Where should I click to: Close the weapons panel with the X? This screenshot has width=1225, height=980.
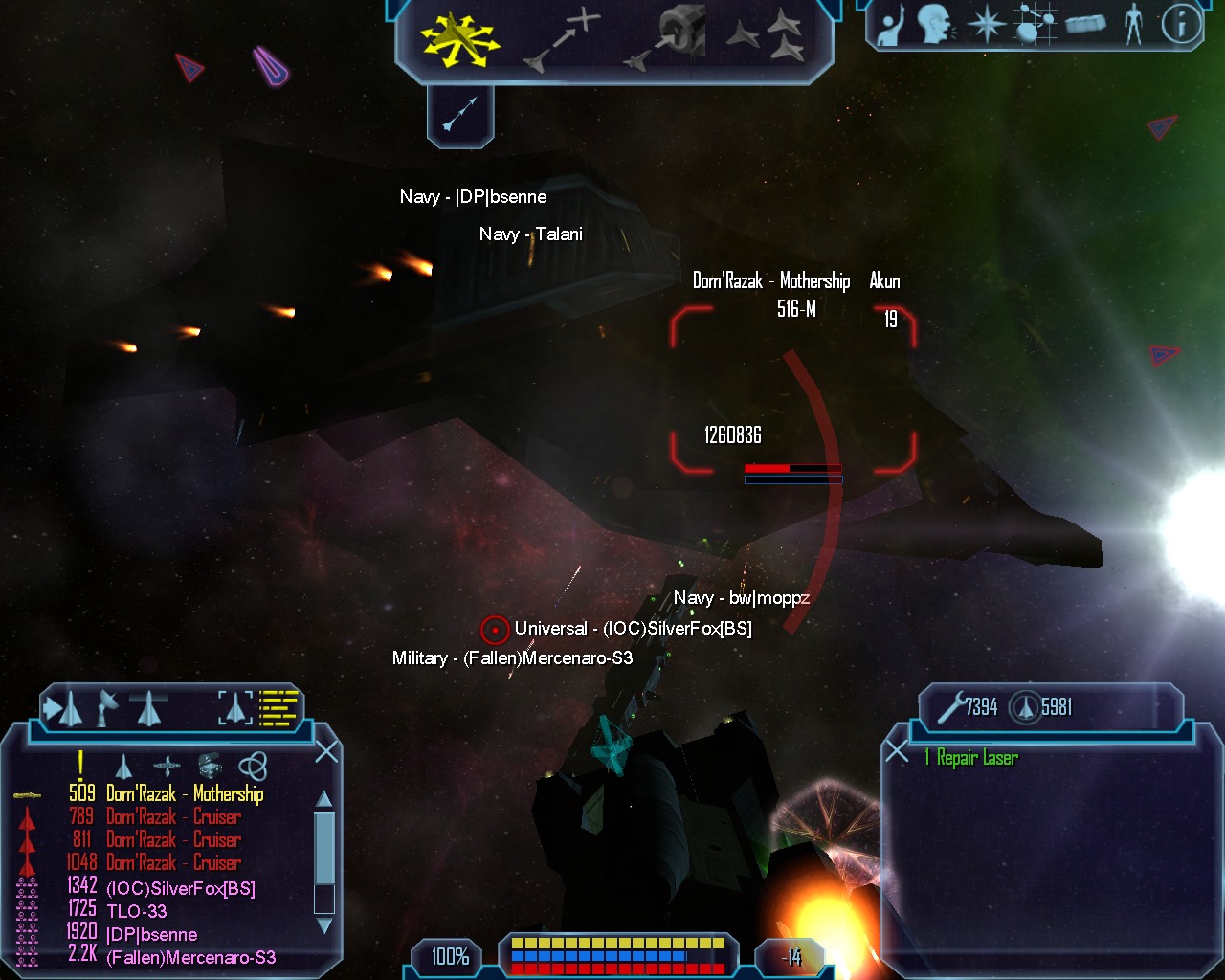tap(897, 751)
